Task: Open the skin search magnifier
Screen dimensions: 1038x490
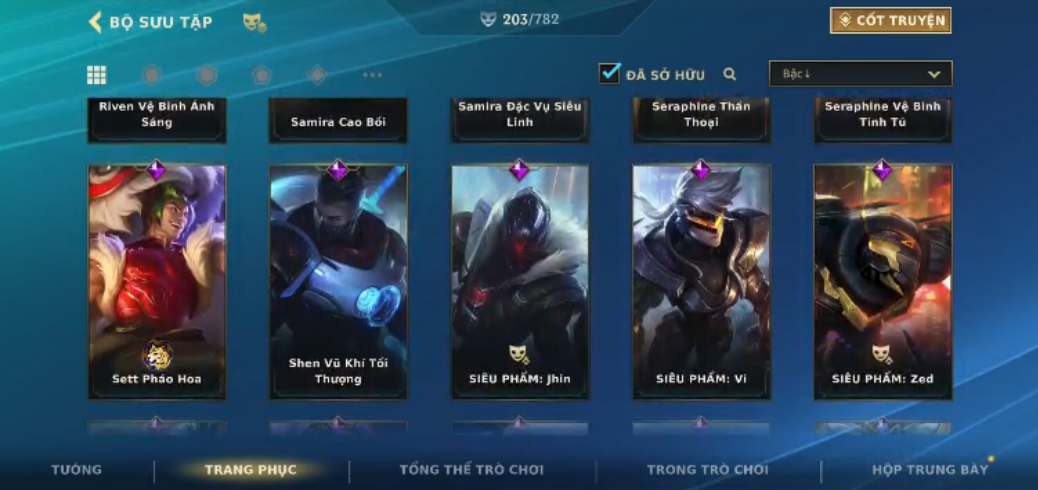Action: point(730,74)
